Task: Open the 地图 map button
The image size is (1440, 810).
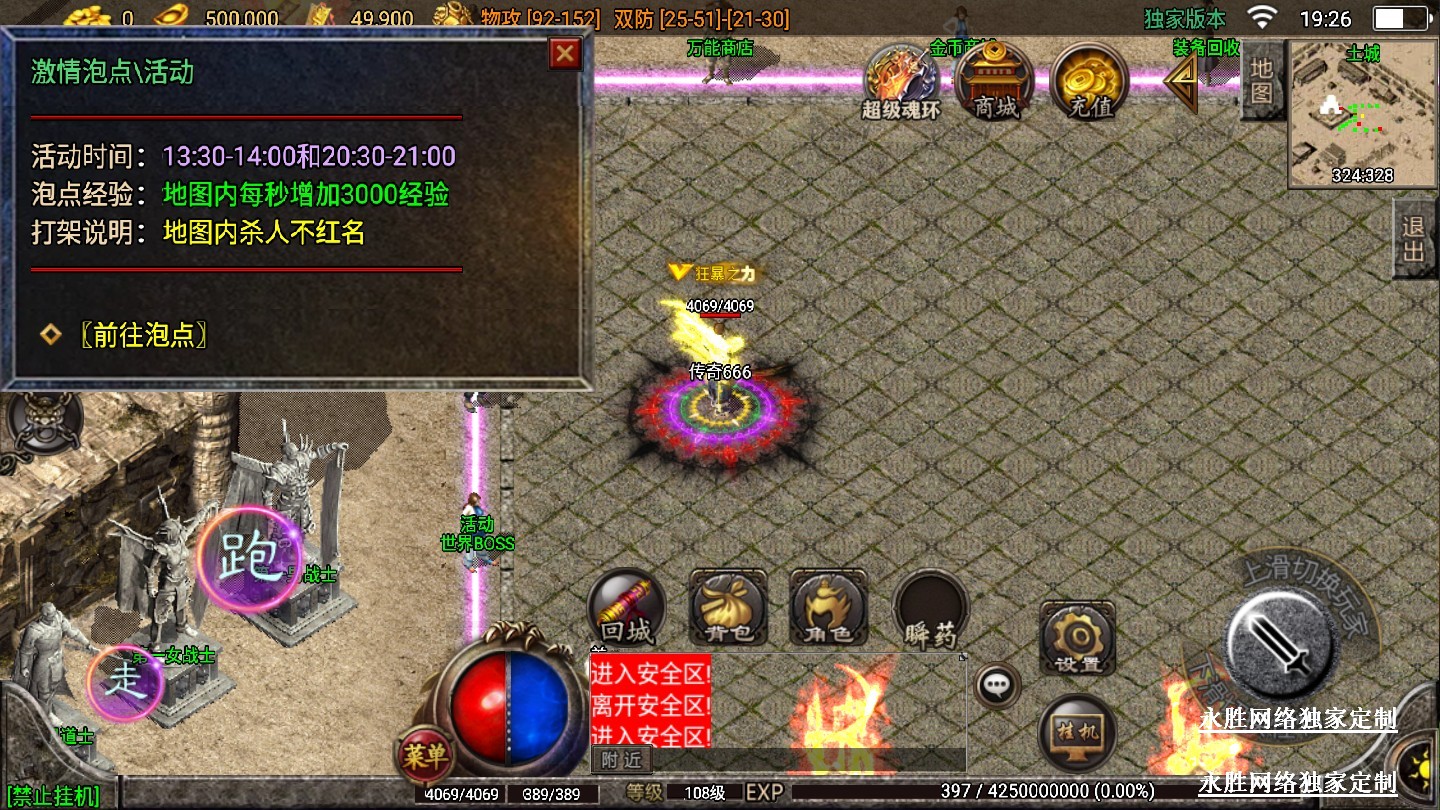Action: [x=1262, y=80]
